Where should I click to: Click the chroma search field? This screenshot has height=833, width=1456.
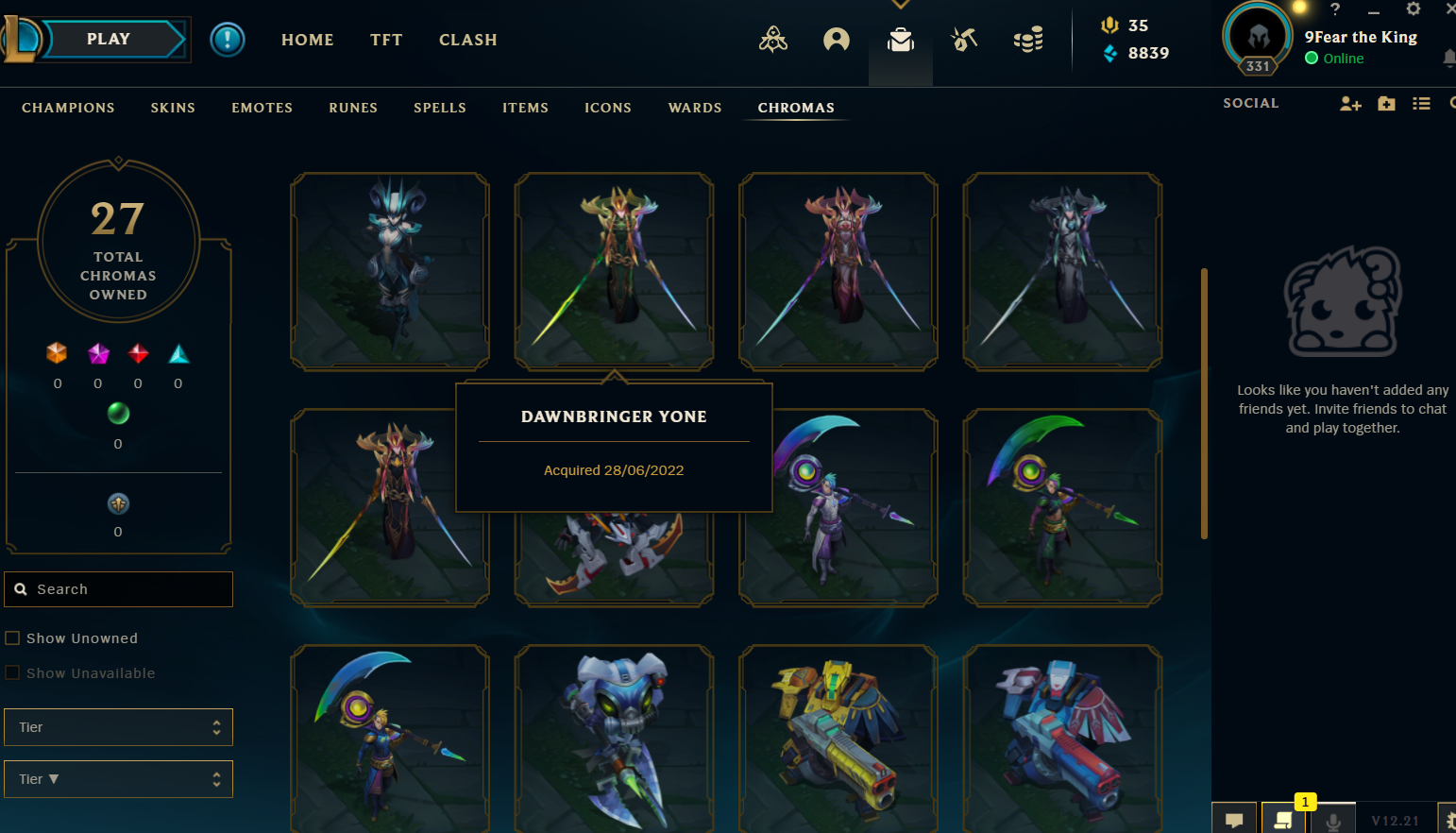coord(119,589)
